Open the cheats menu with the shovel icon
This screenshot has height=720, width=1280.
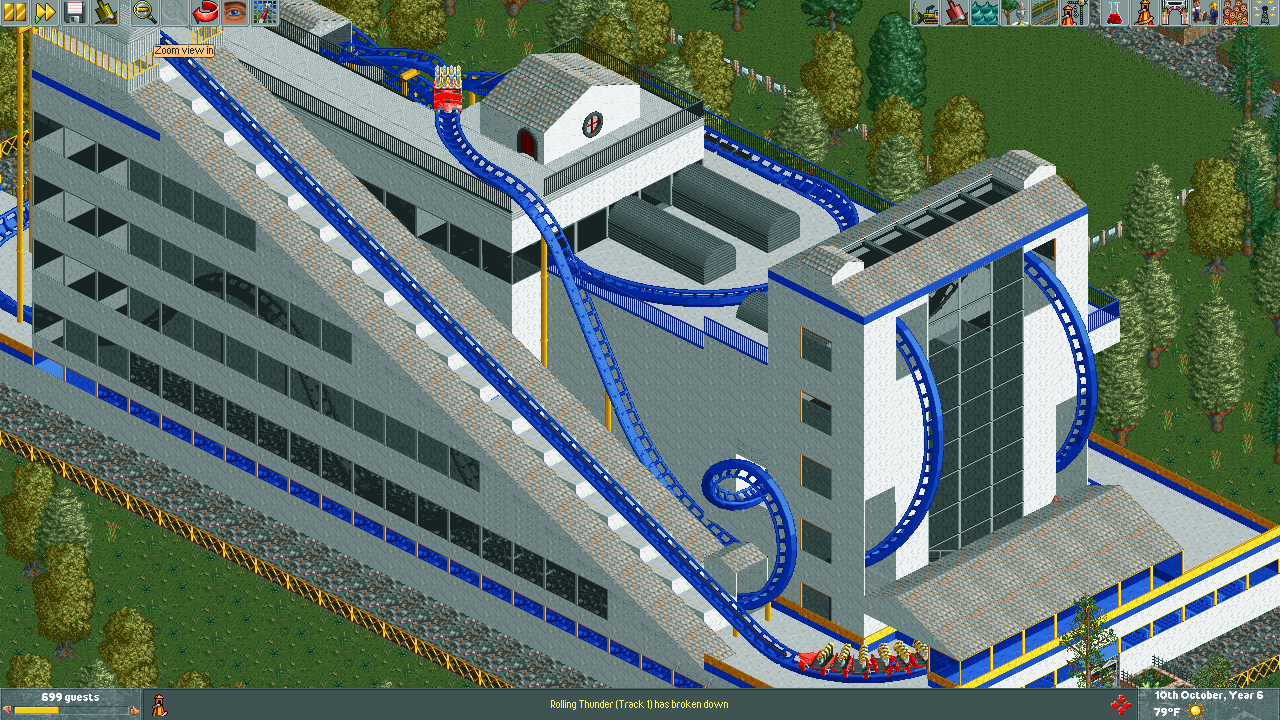coord(105,12)
